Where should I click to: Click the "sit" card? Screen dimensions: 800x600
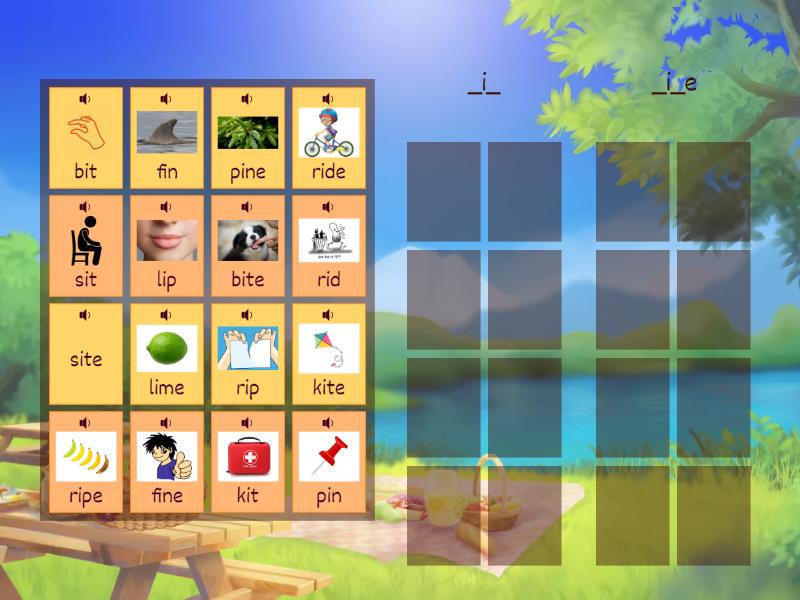tap(86, 246)
